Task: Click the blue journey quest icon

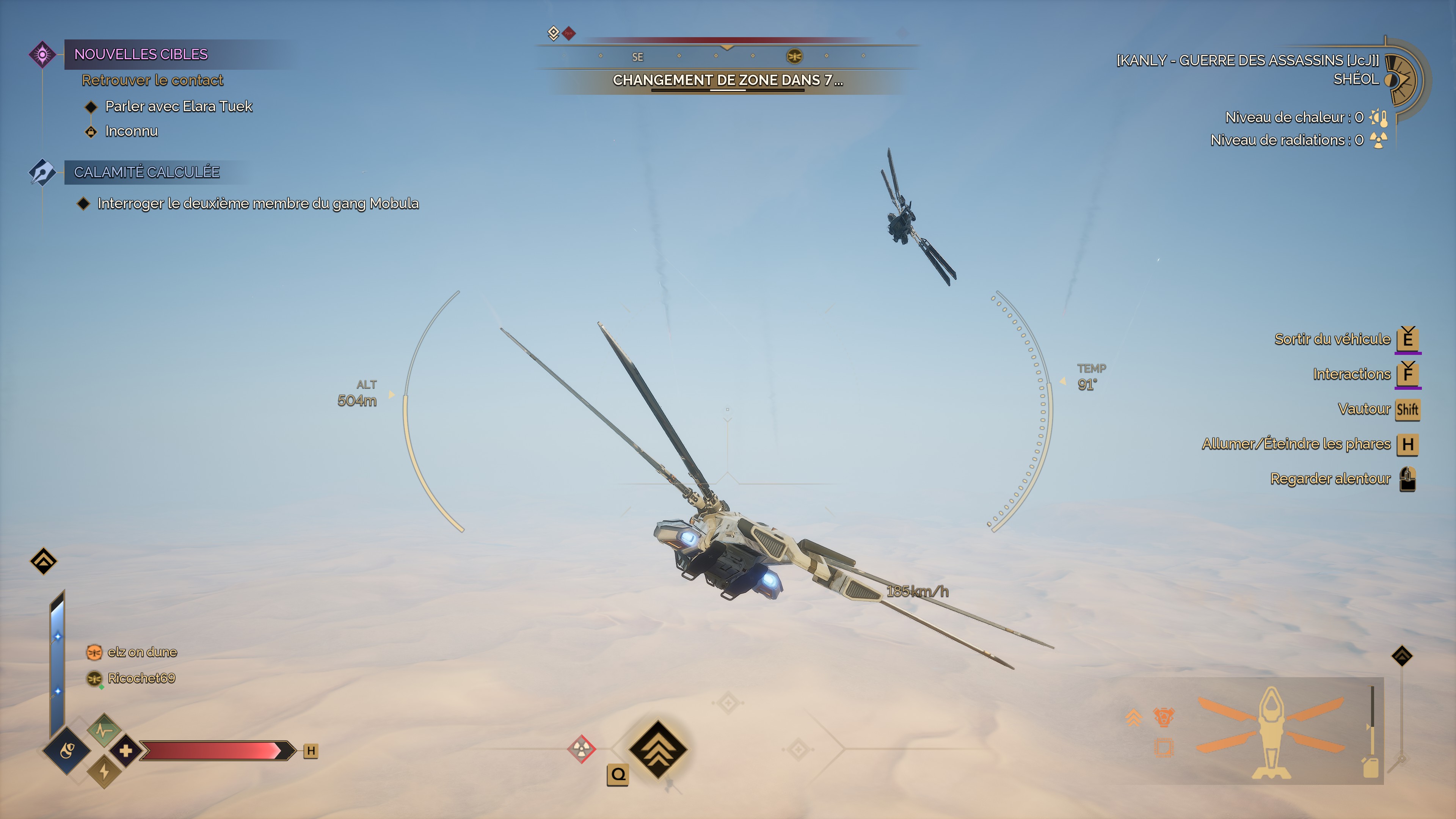Action: [x=42, y=172]
